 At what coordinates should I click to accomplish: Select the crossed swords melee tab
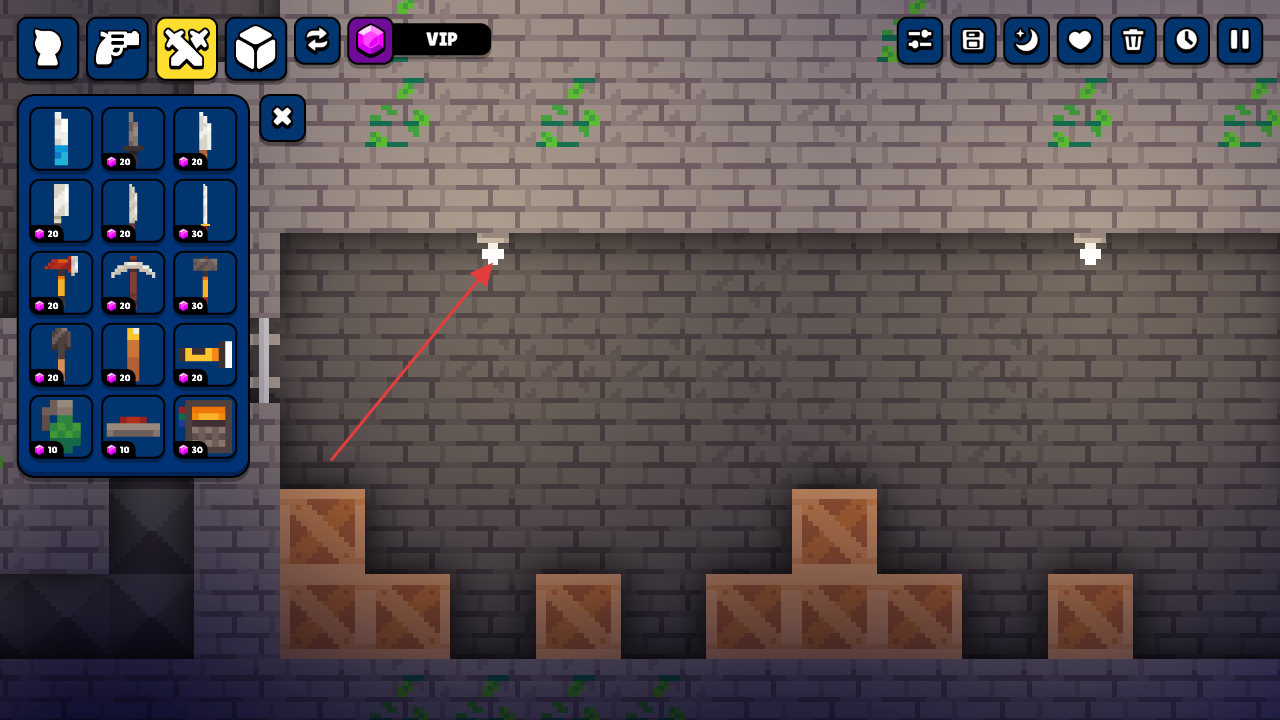(186, 48)
